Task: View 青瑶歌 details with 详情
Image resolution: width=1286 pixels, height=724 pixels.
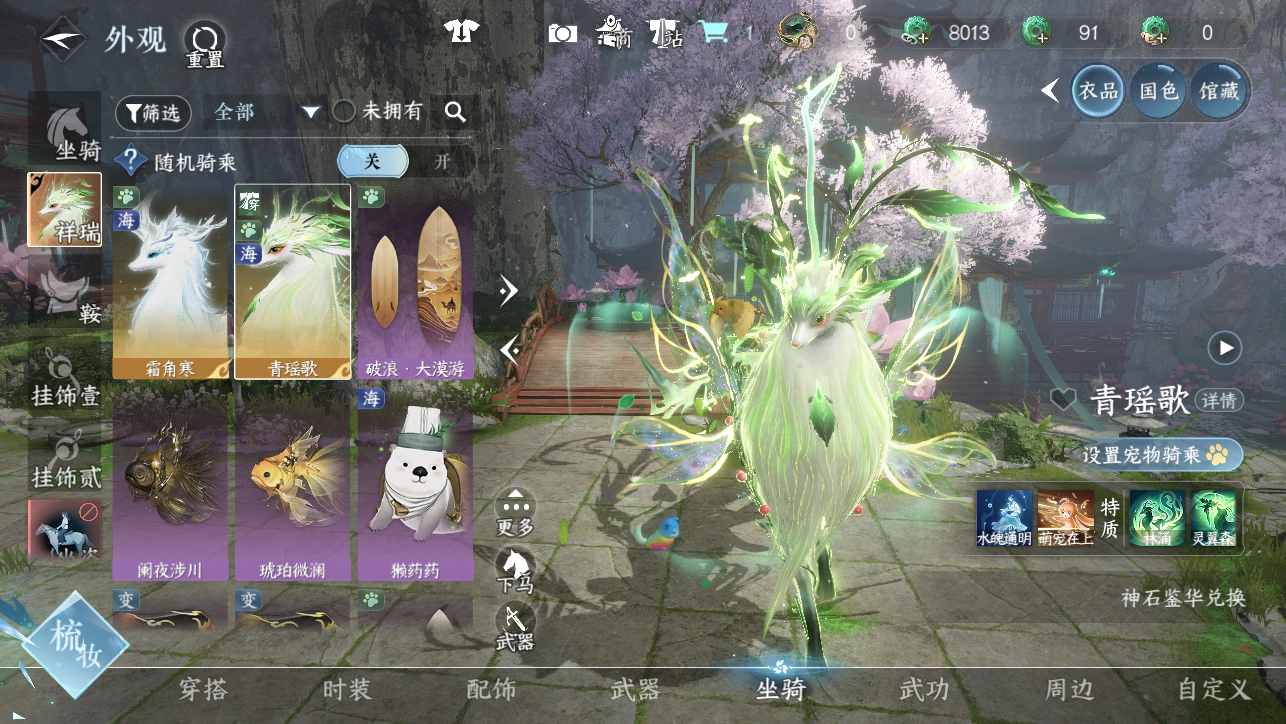Action: tap(1219, 401)
